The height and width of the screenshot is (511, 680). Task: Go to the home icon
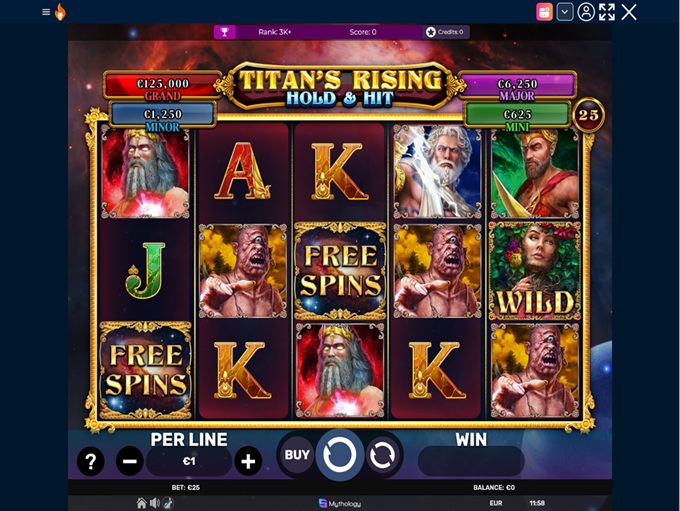(142, 503)
